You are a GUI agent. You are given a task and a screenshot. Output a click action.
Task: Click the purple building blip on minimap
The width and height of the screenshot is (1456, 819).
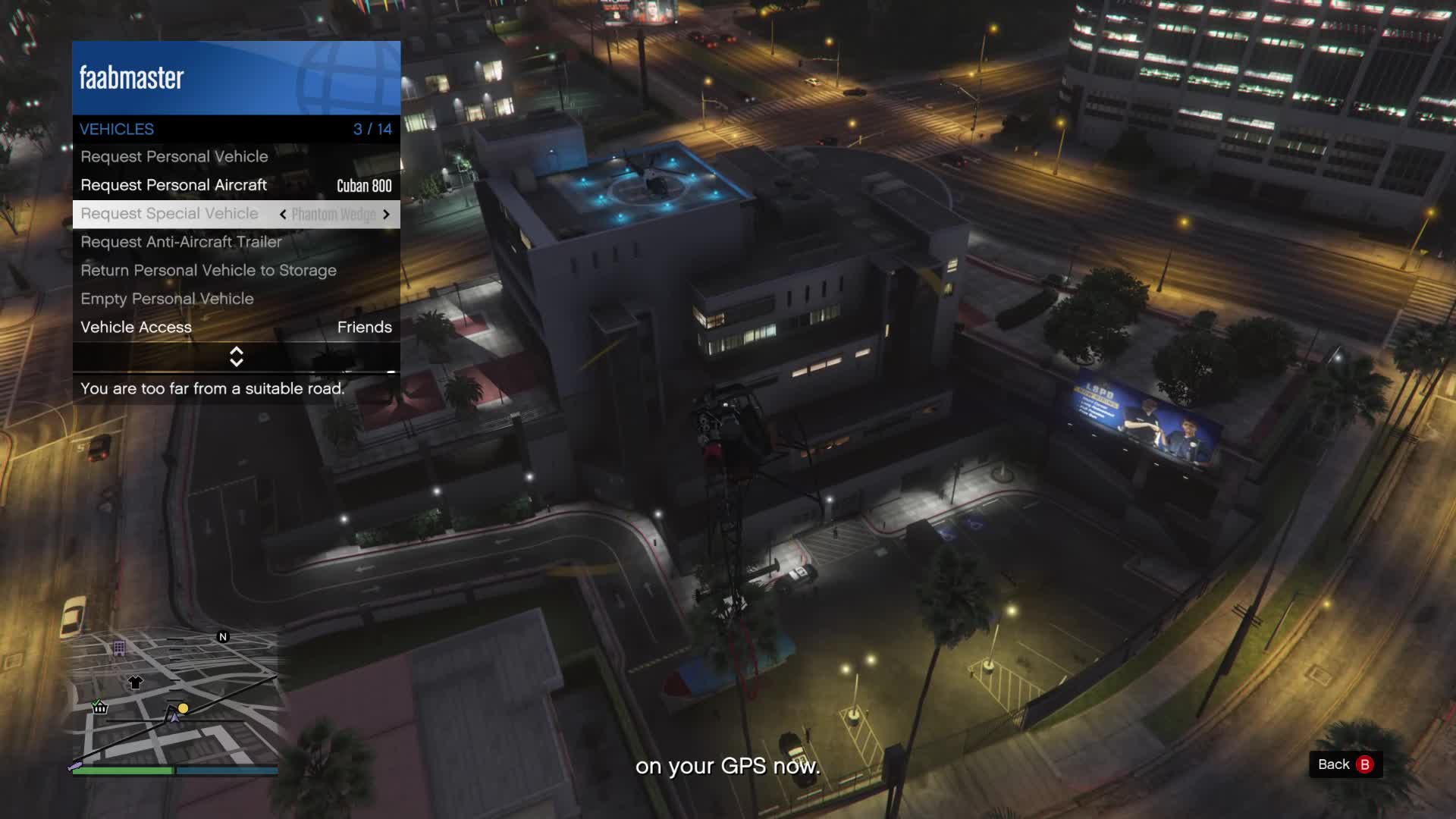[119, 648]
